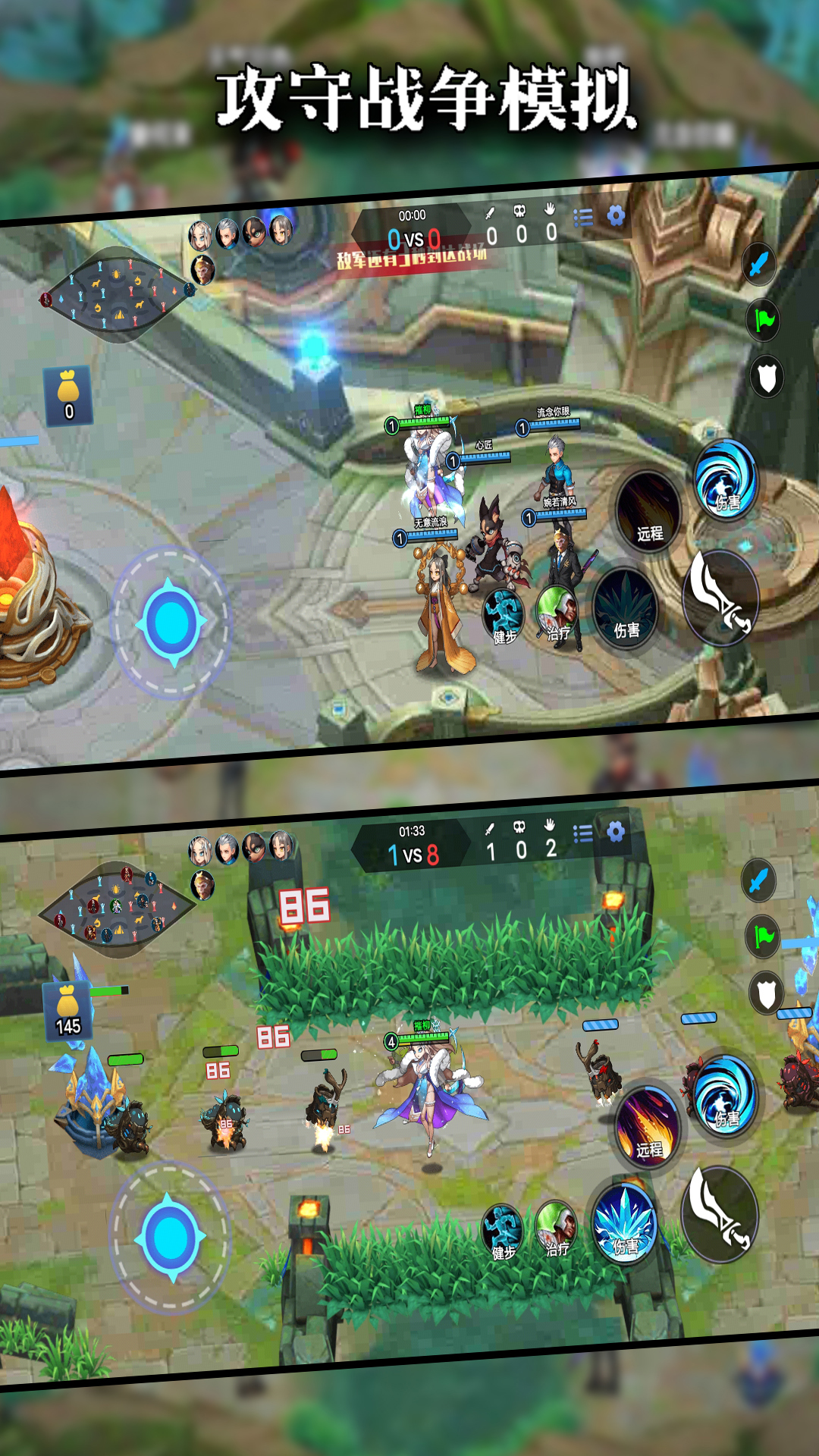
Task: Show the scoreboard list in the 00:00 match
Action: [x=583, y=218]
